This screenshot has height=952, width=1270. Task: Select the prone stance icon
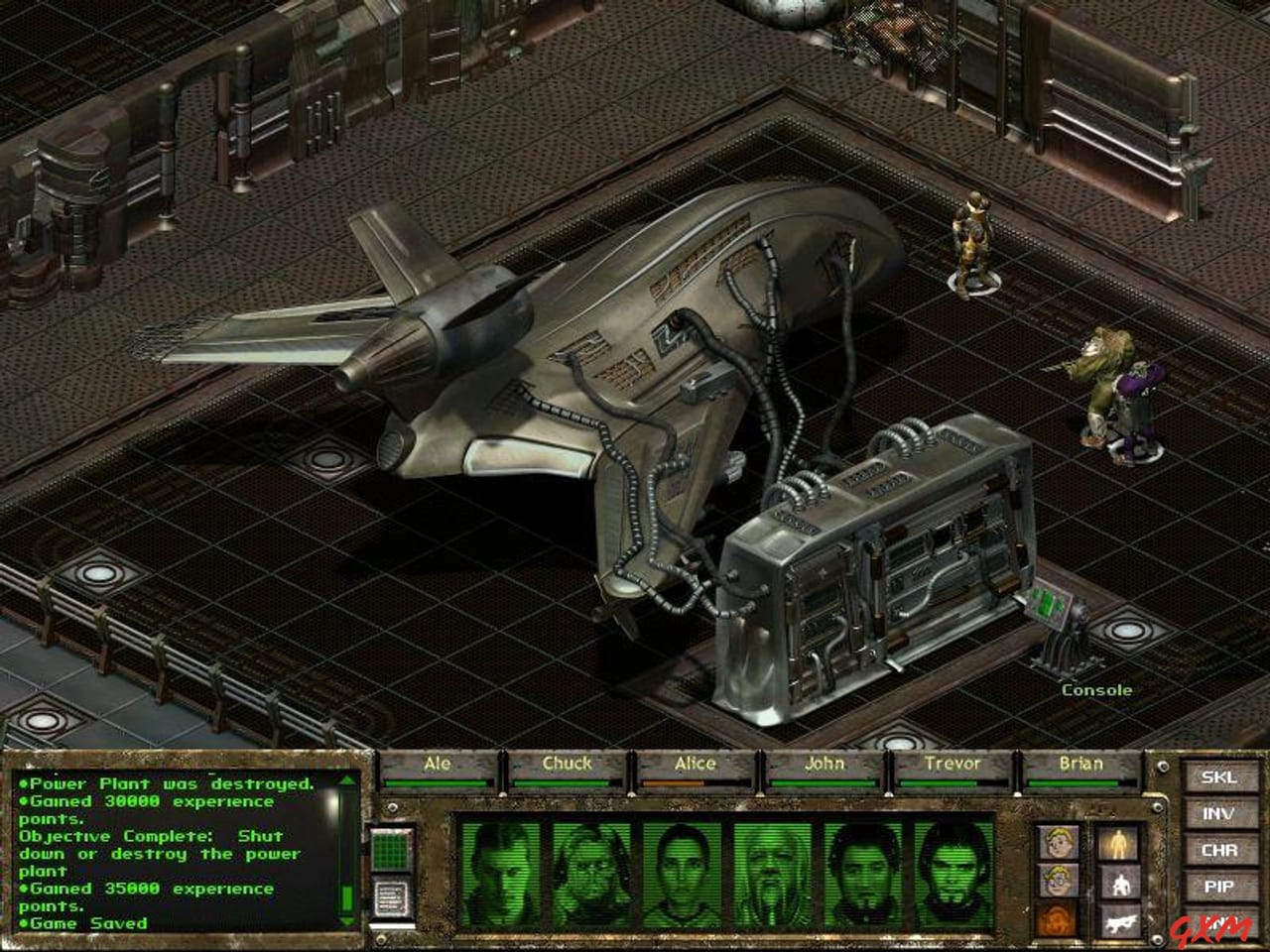[x=1122, y=920]
